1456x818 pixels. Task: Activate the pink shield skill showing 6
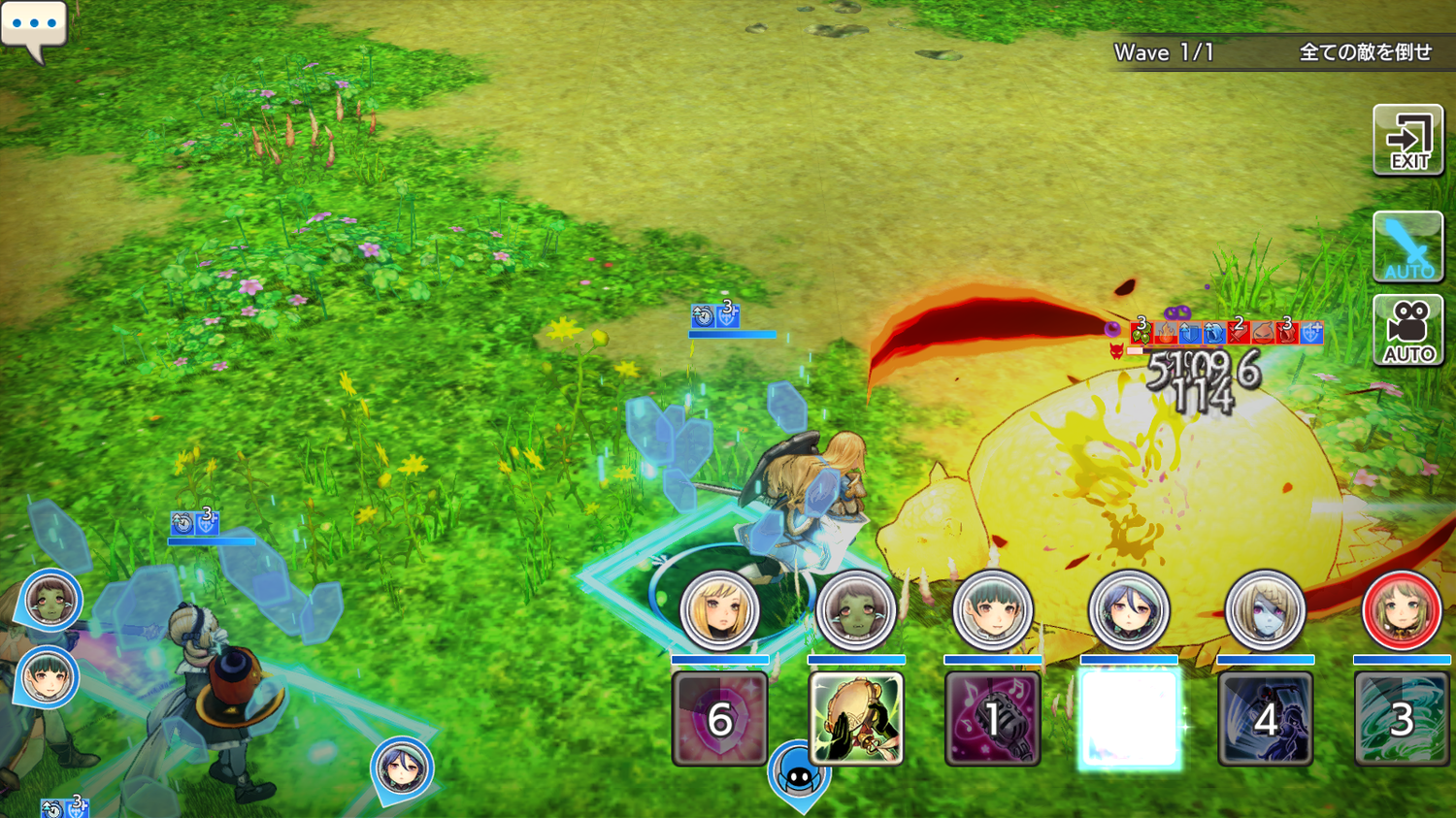click(x=719, y=719)
